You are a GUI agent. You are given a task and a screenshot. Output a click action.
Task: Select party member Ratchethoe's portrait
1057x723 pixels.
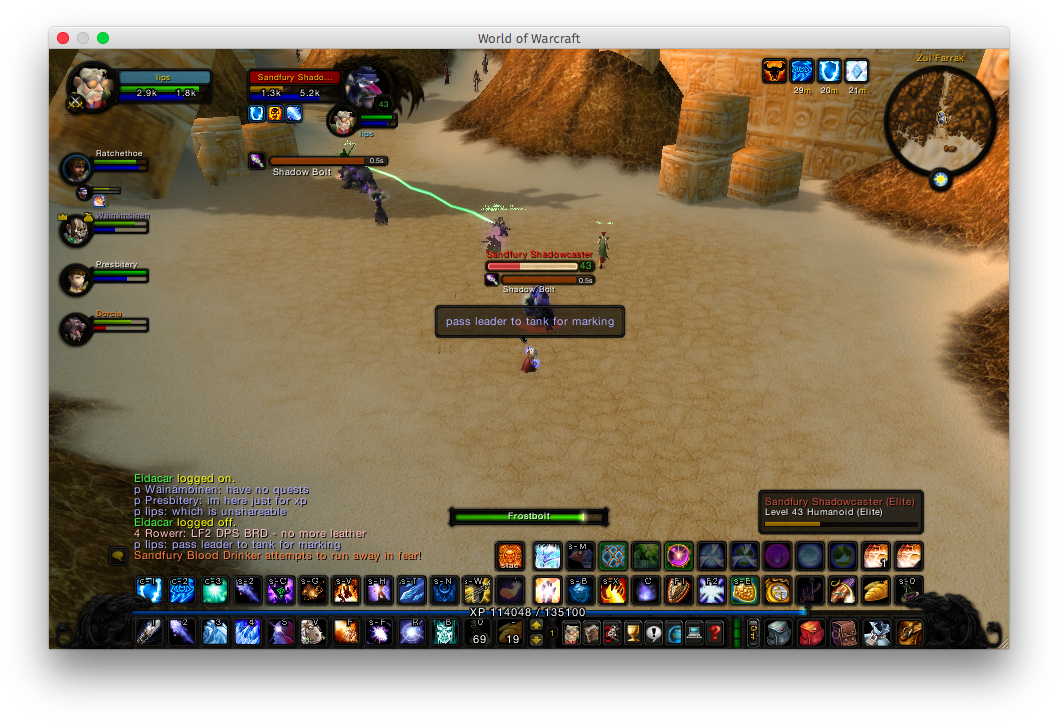point(76,168)
